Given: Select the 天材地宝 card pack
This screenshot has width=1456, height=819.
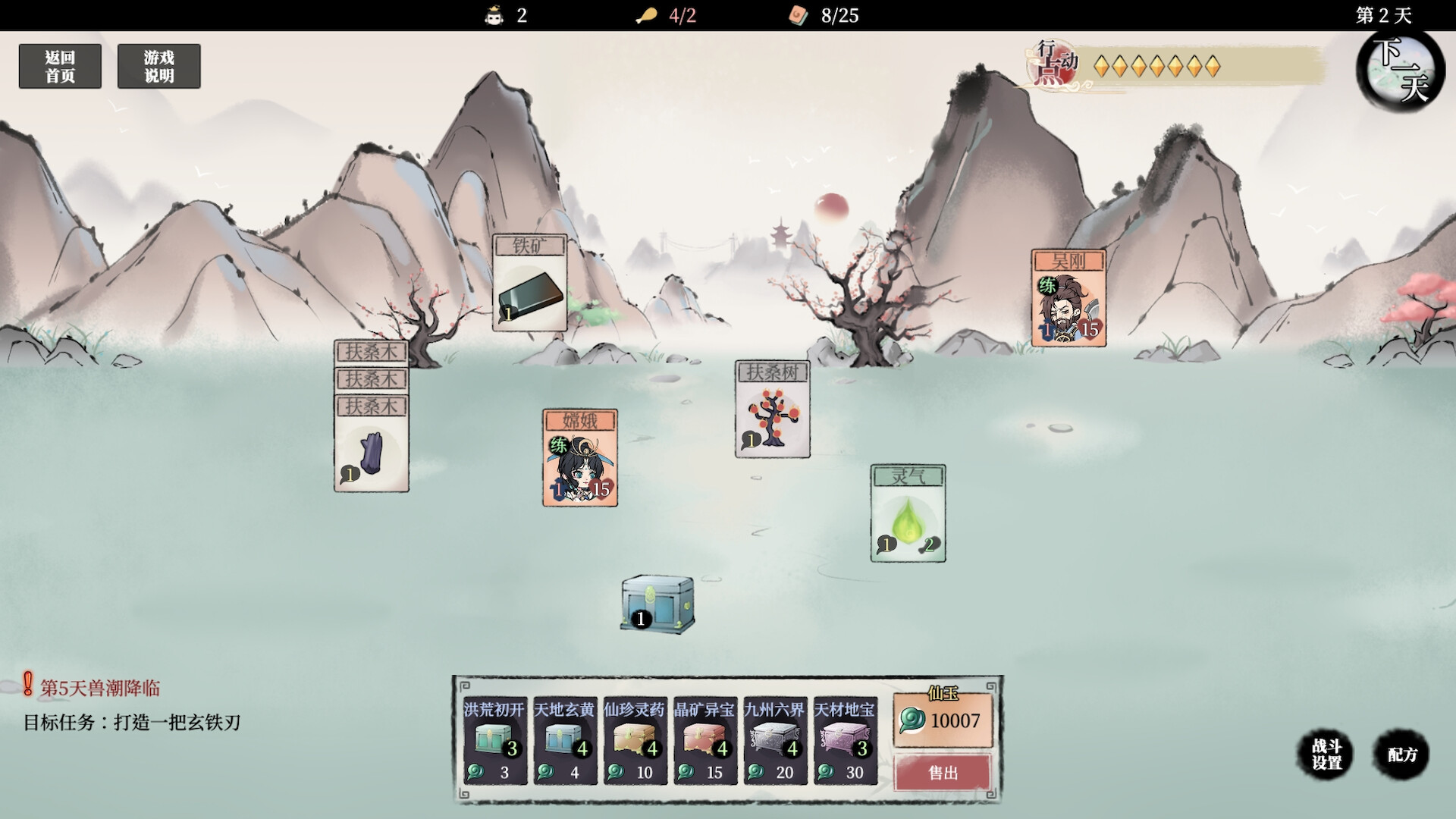Looking at the screenshot, I should pos(845,740).
